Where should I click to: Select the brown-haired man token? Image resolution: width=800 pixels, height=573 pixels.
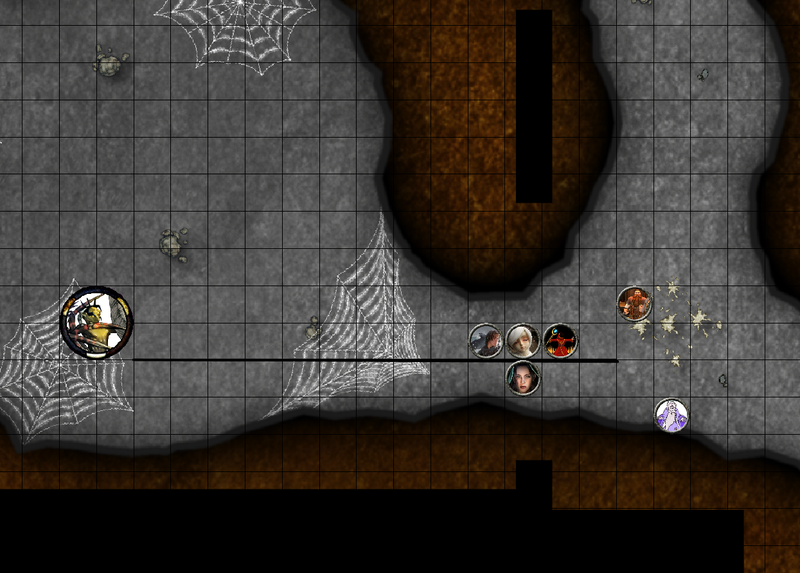(486, 341)
